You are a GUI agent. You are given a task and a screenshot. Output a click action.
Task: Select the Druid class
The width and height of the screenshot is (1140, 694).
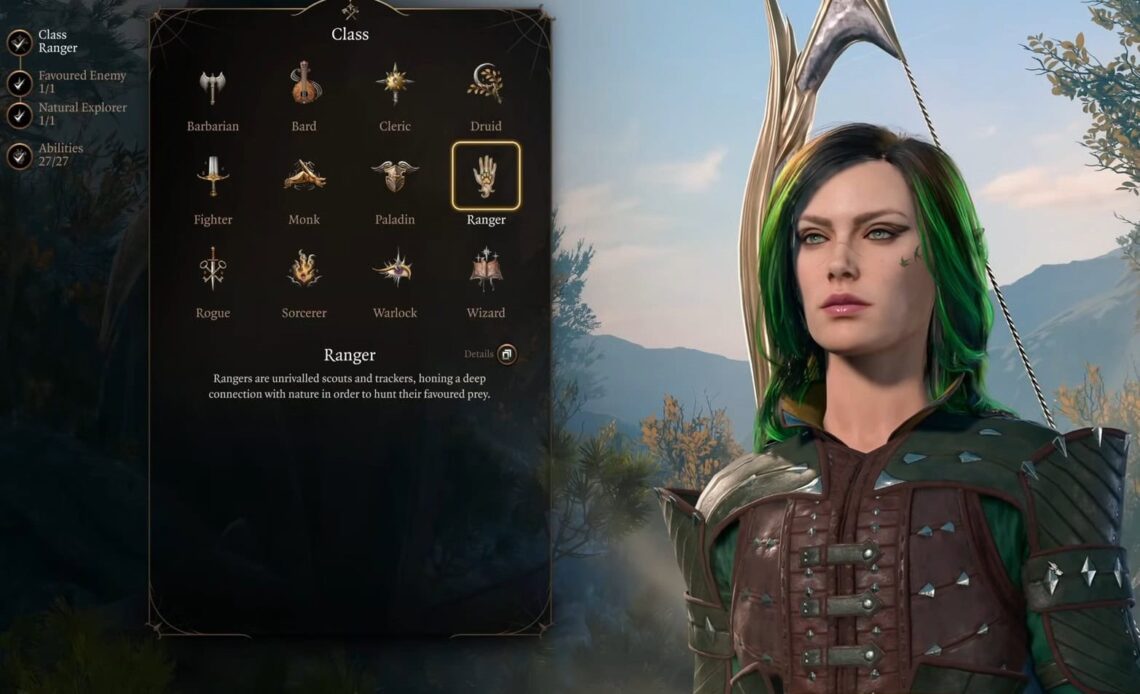[x=486, y=85]
